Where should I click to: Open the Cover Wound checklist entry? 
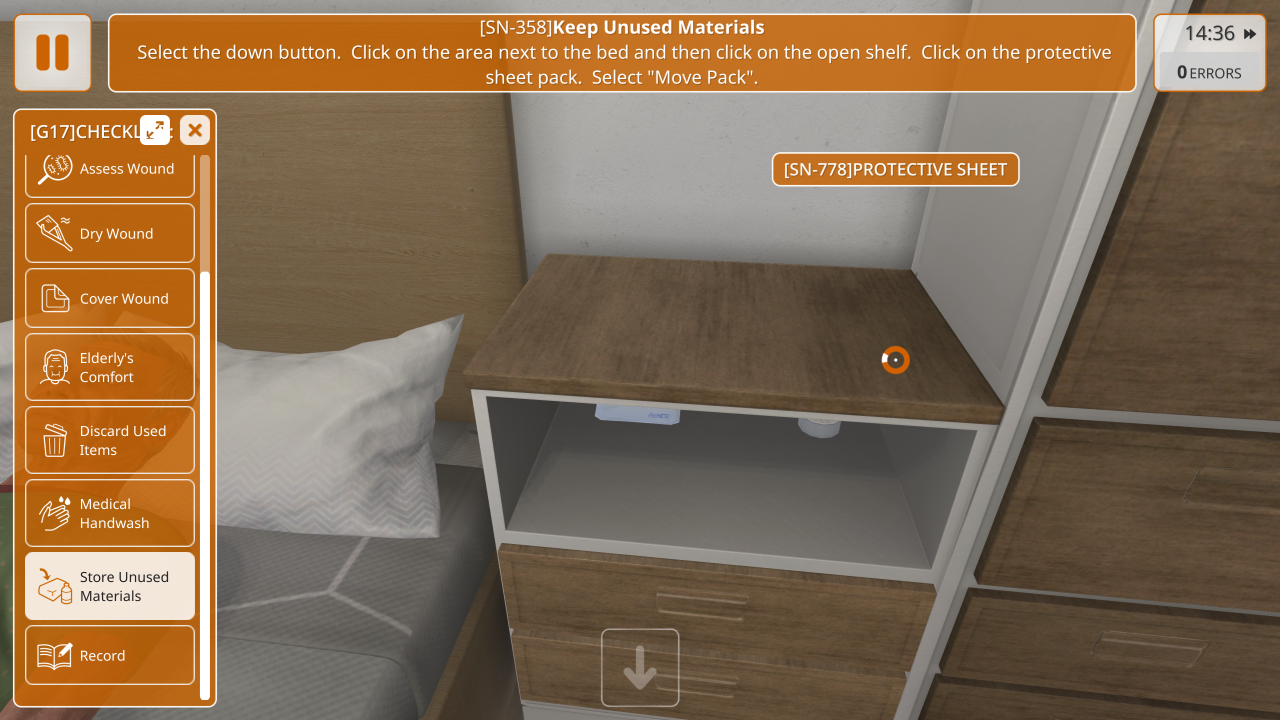110,298
